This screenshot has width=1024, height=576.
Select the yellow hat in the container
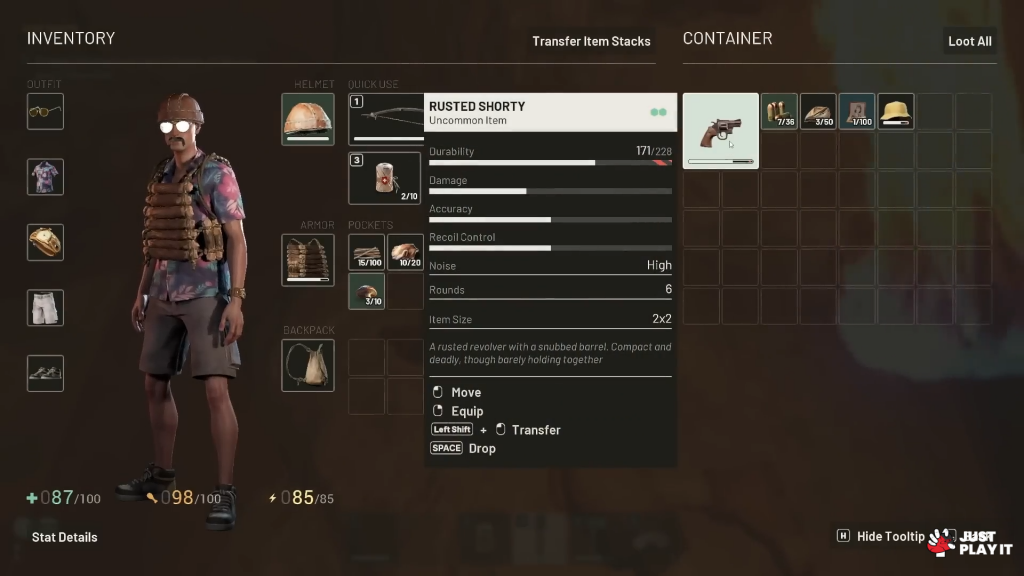tap(896, 111)
